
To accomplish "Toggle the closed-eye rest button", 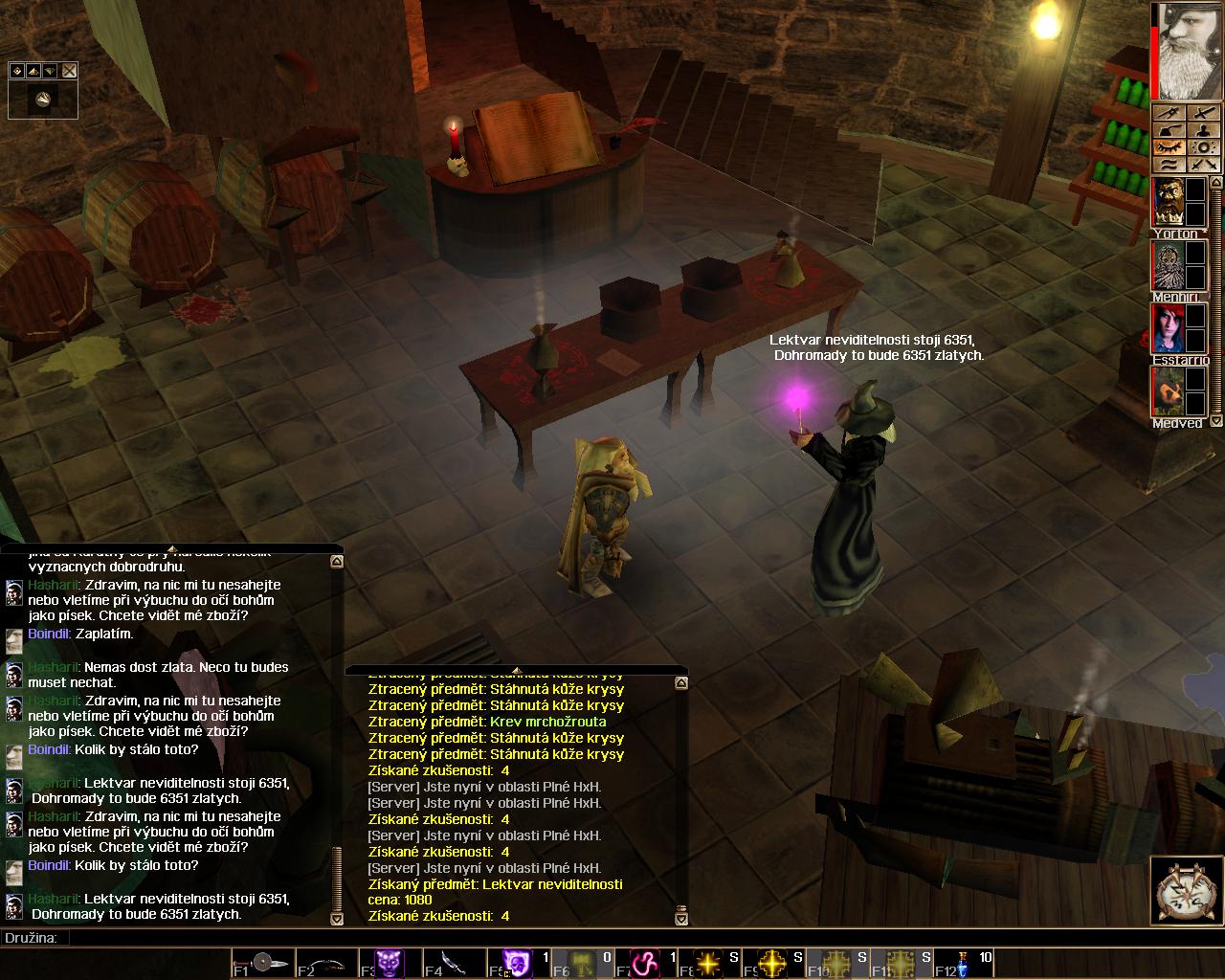I will coord(1169,147).
